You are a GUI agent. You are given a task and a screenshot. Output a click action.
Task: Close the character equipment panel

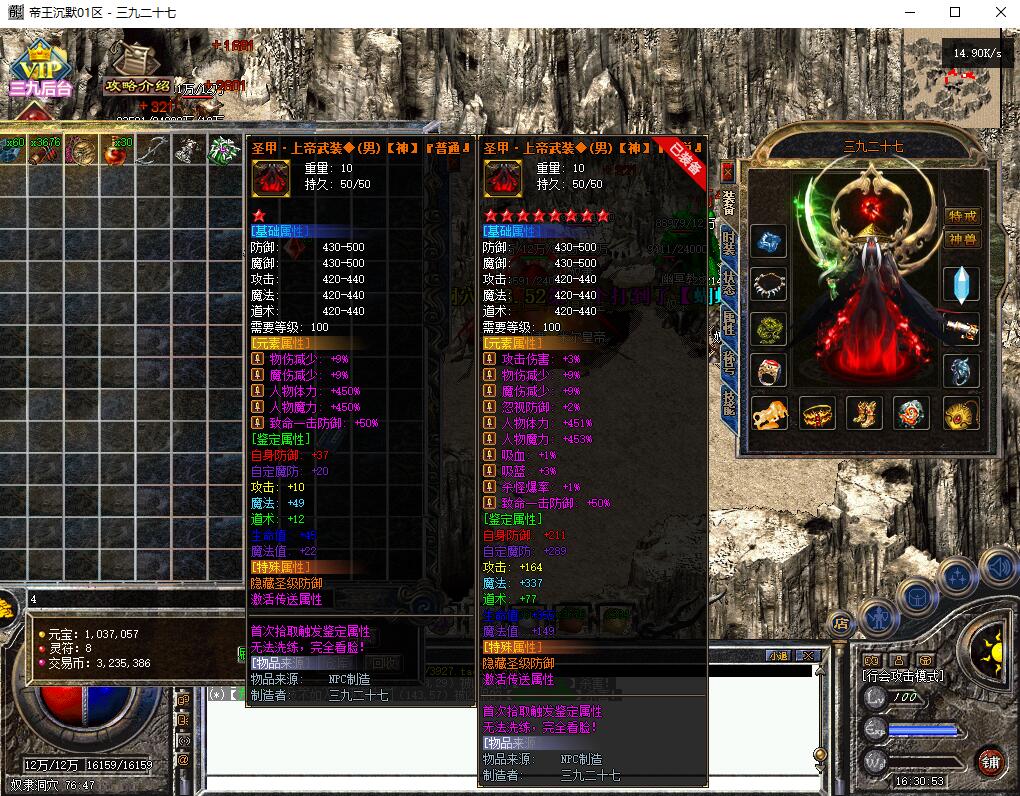click(x=727, y=171)
